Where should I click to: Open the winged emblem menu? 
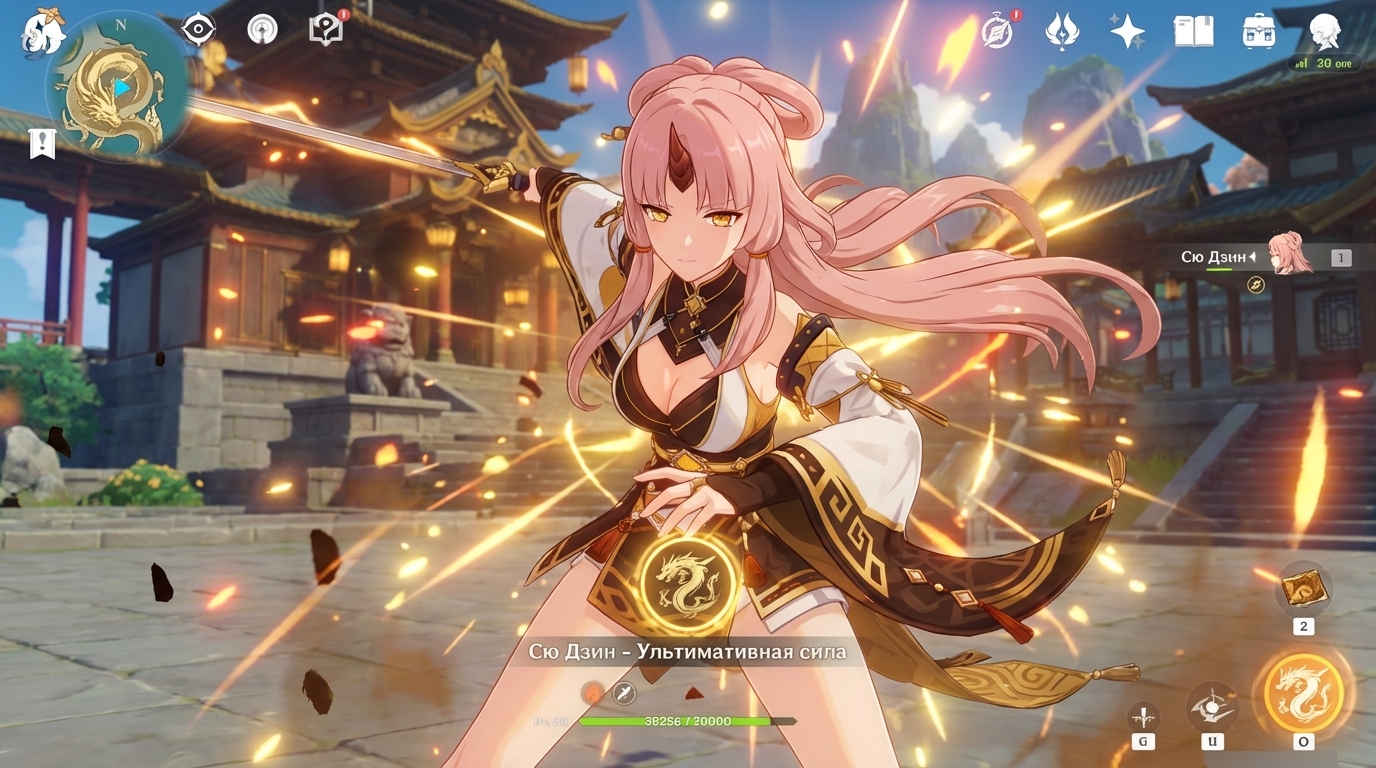[x=1061, y=31]
